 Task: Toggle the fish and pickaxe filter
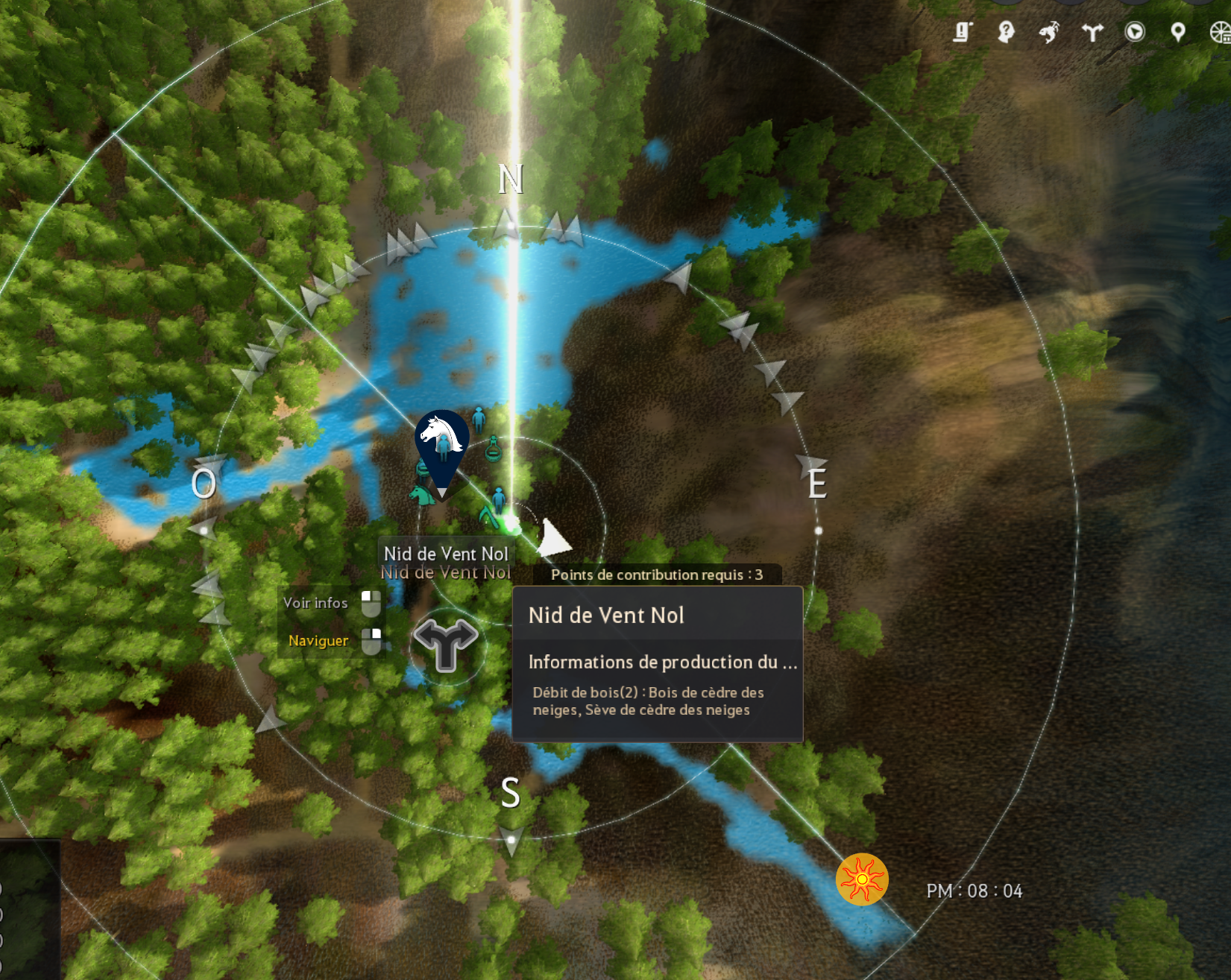(x=1049, y=32)
